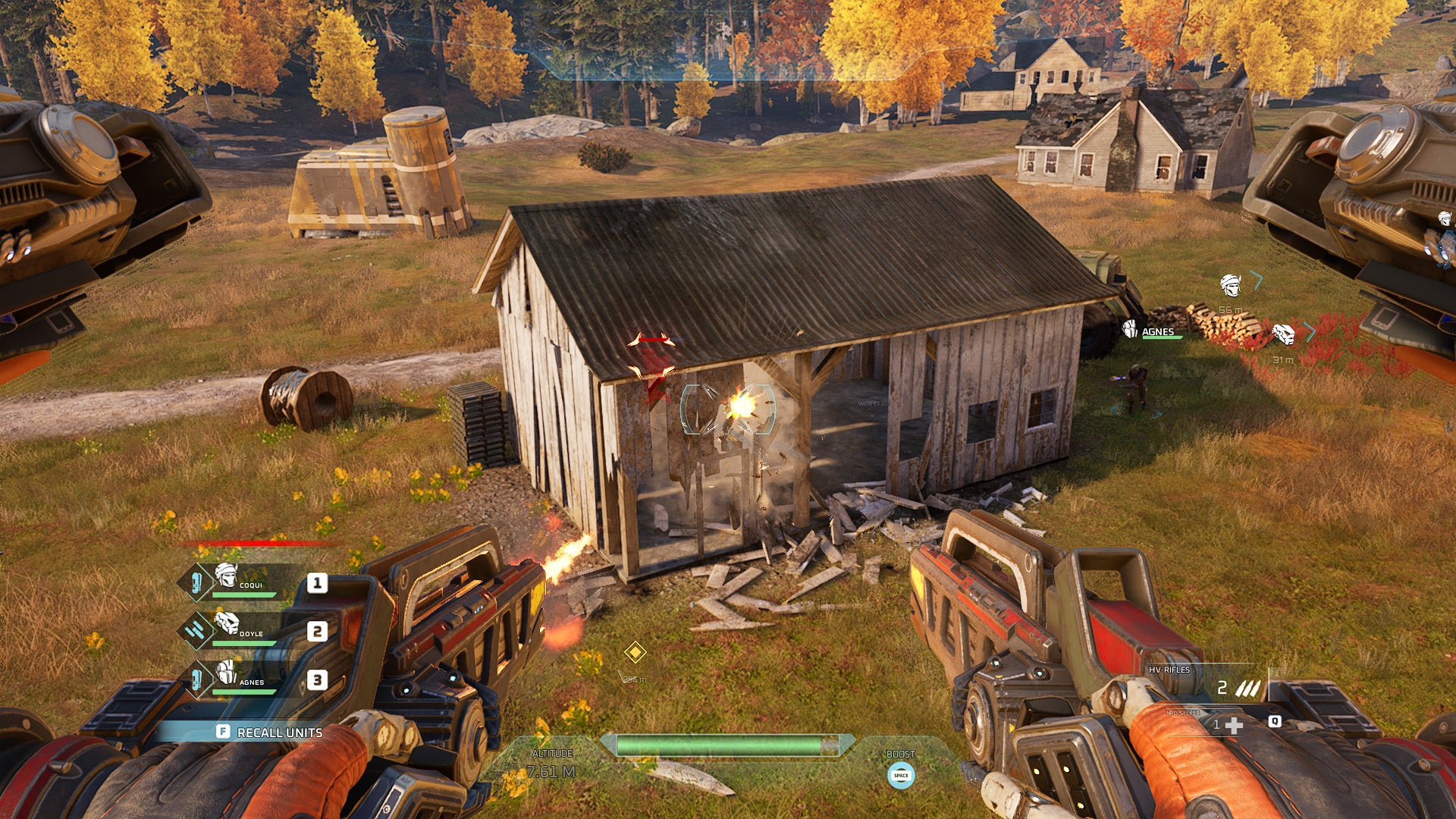1456x819 pixels.
Task: Click the hand icon beside the AGNES marker
Action: coord(1130,330)
